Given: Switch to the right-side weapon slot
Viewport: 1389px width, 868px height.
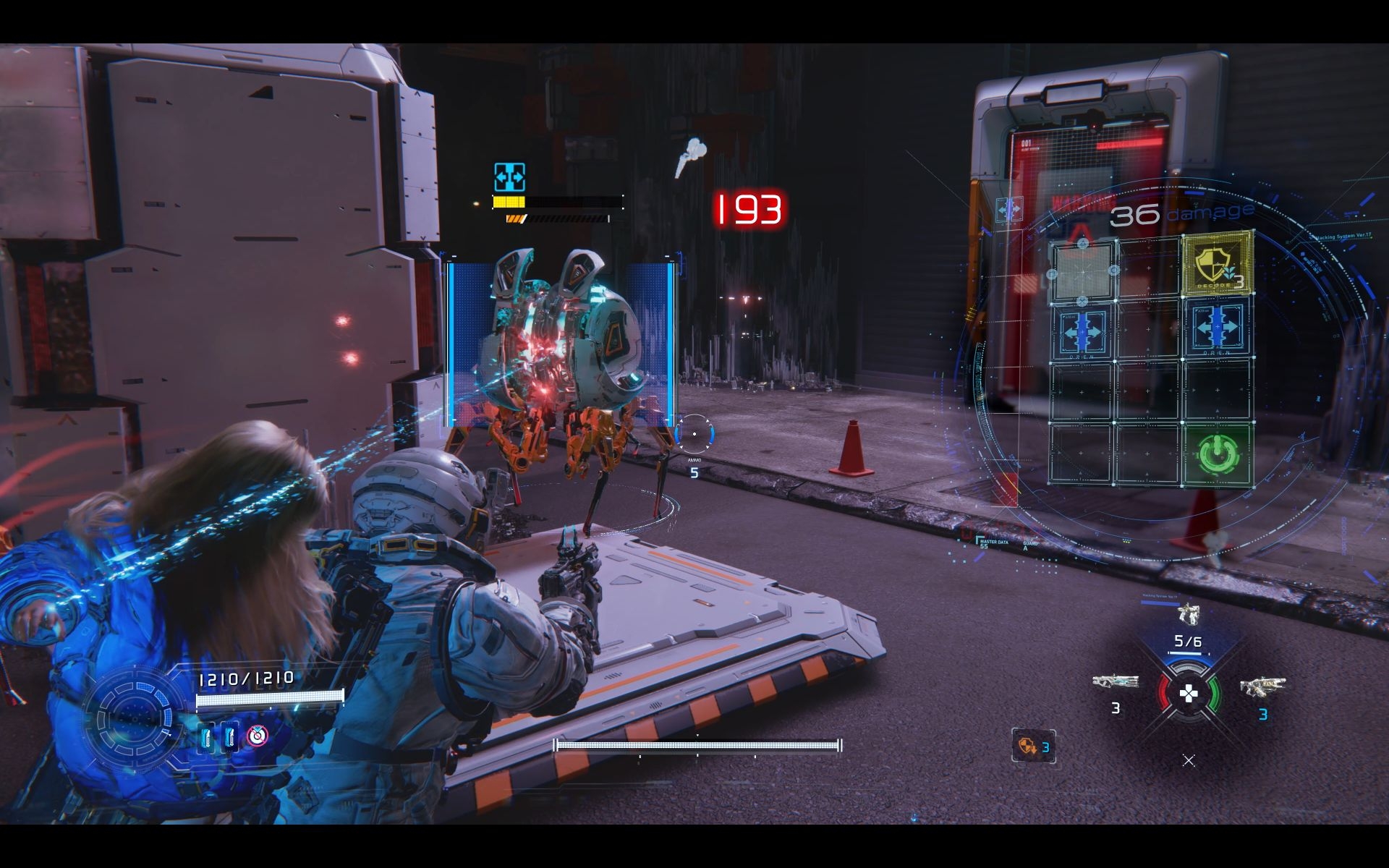Looking at the screenshot, I should (1262, 685).
